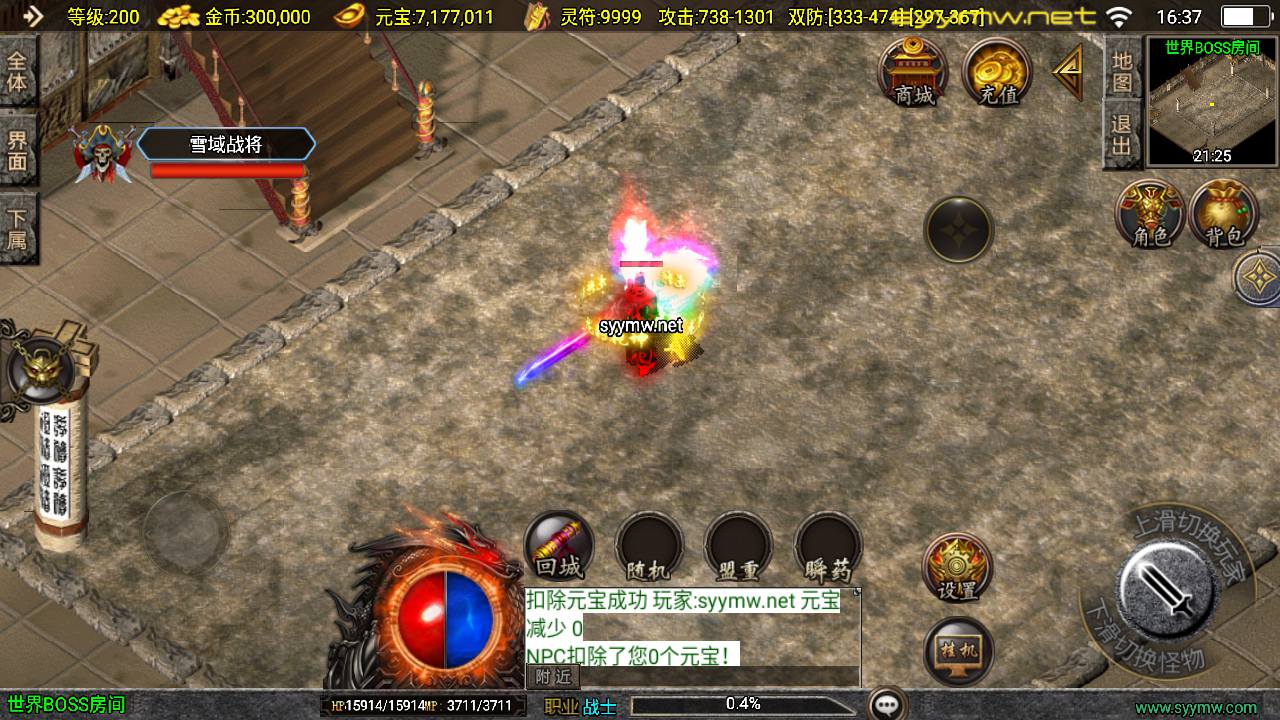
Task: Open the world boss room minimap
Action: [x=1212, y=101]
